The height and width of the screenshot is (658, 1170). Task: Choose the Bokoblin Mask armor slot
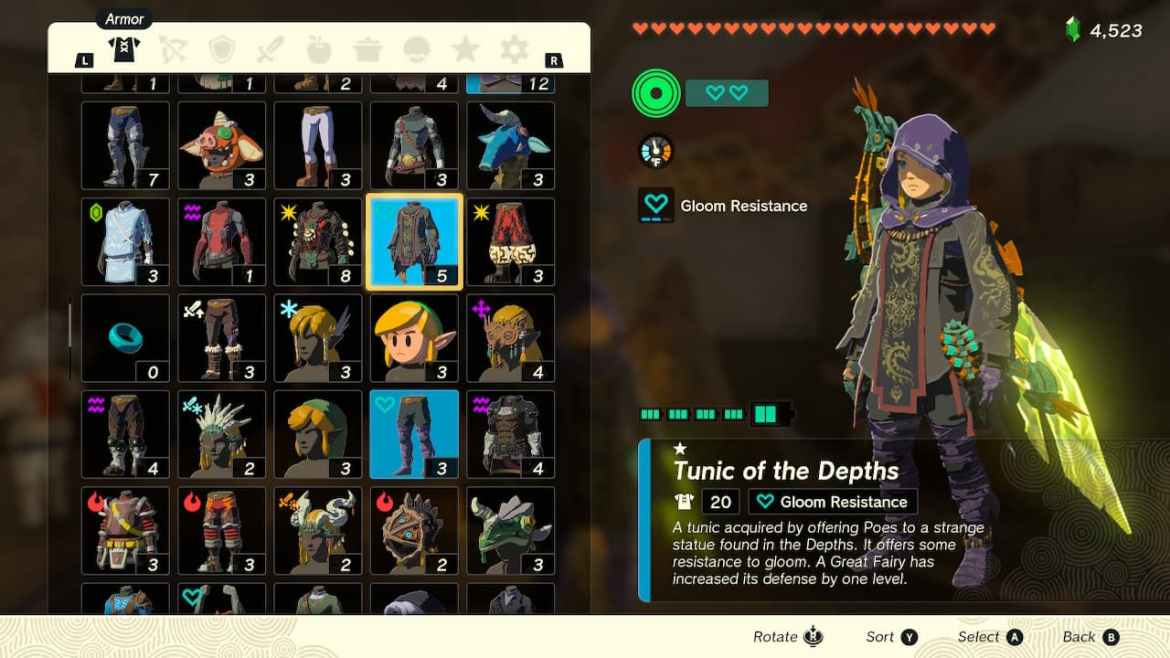pyautogui.click(x=222, y=146)
